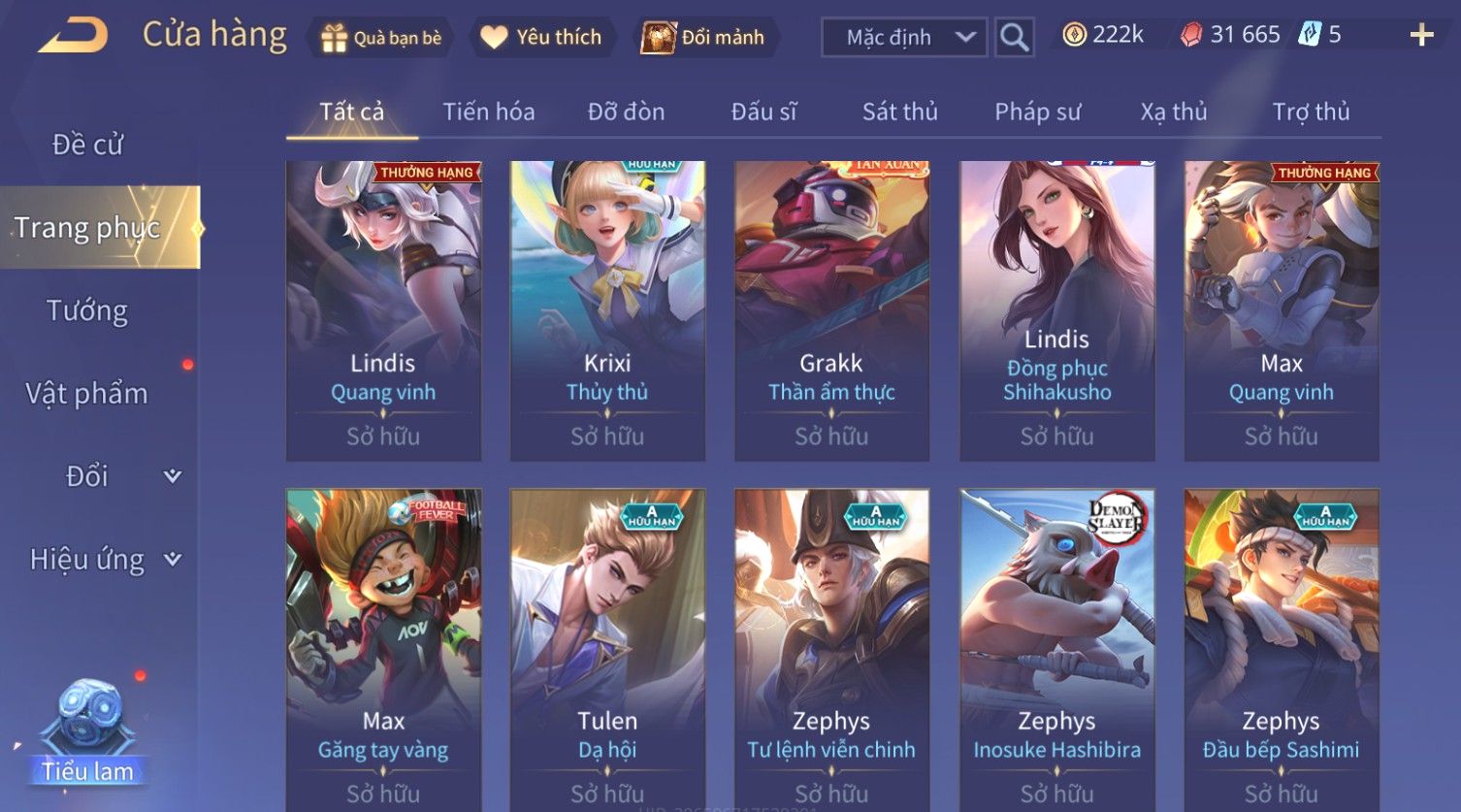The width and height of the screenshot is (1461, 812).
Task: Open Quà bạn bè gift menu
Action: tap(381, 38)
